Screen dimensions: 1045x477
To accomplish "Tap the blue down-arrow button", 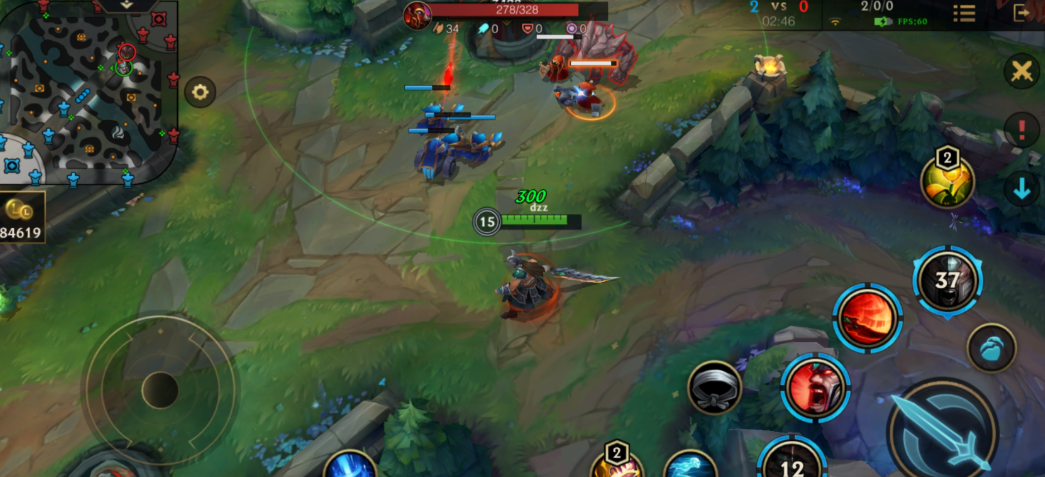I will tap(1022, 188).
